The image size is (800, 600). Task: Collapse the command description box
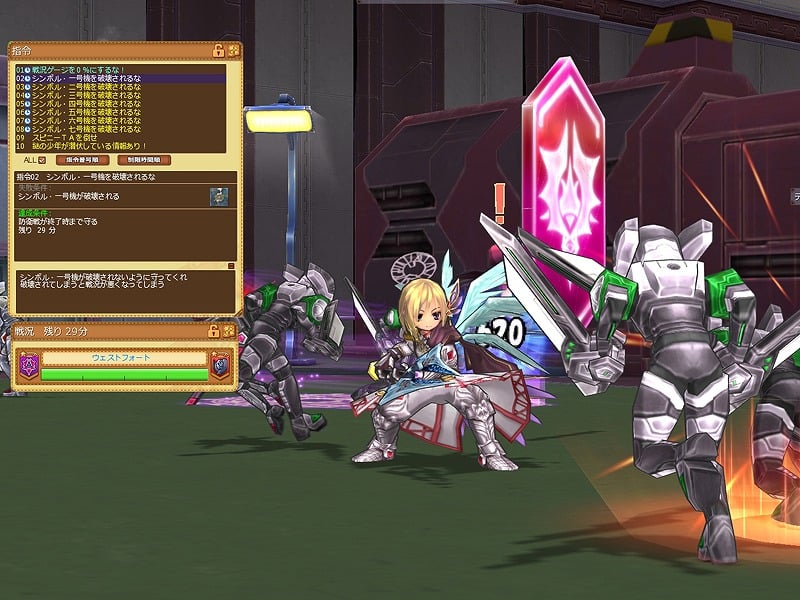pos(232,266)
